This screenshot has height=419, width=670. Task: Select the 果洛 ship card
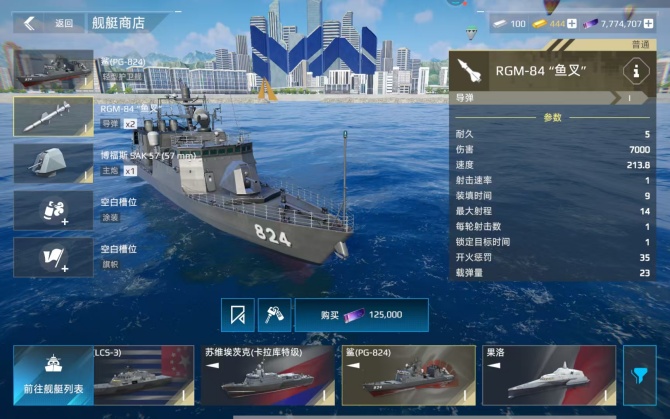(548, 375)
